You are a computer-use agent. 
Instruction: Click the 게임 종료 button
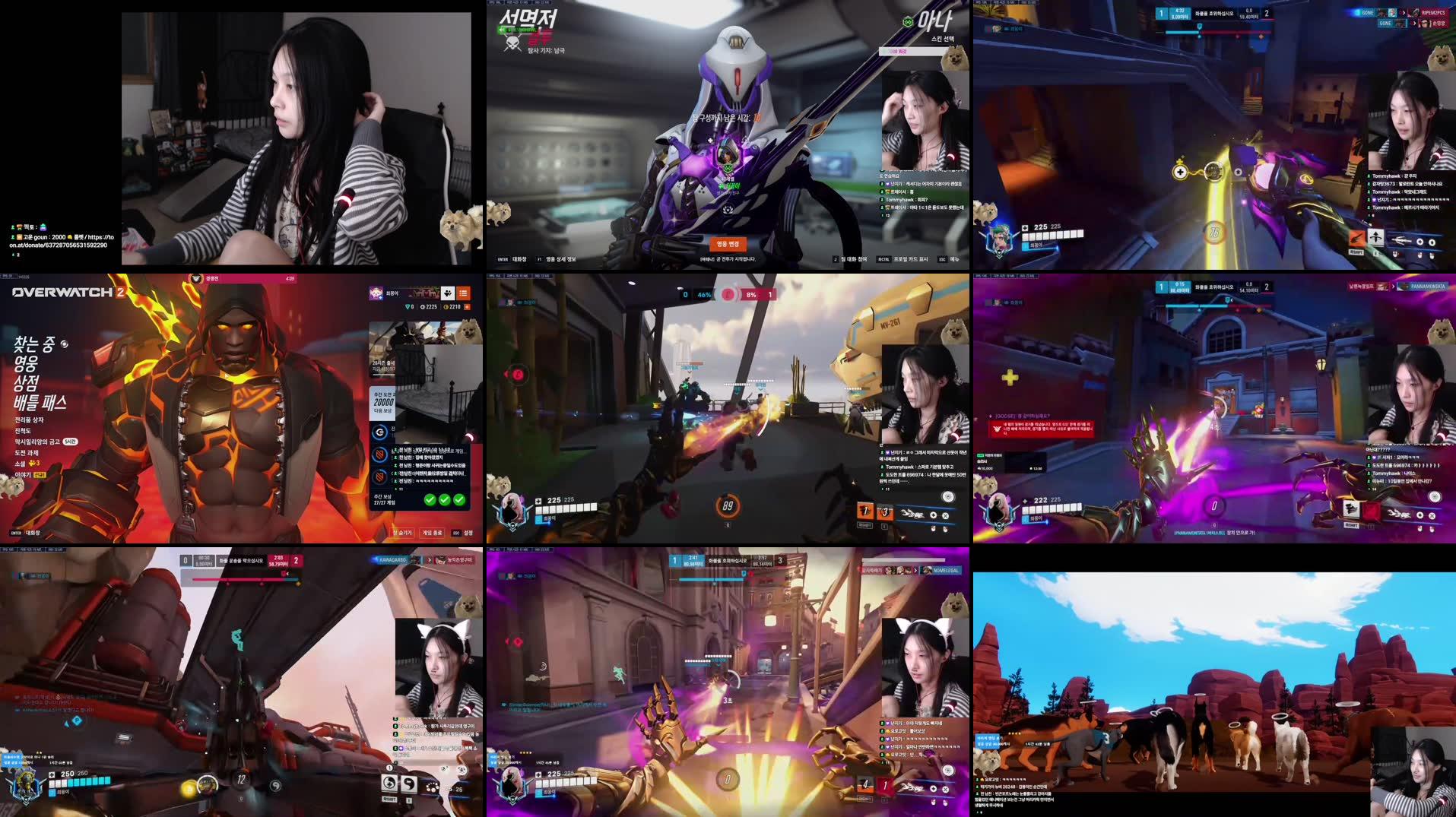433,532
